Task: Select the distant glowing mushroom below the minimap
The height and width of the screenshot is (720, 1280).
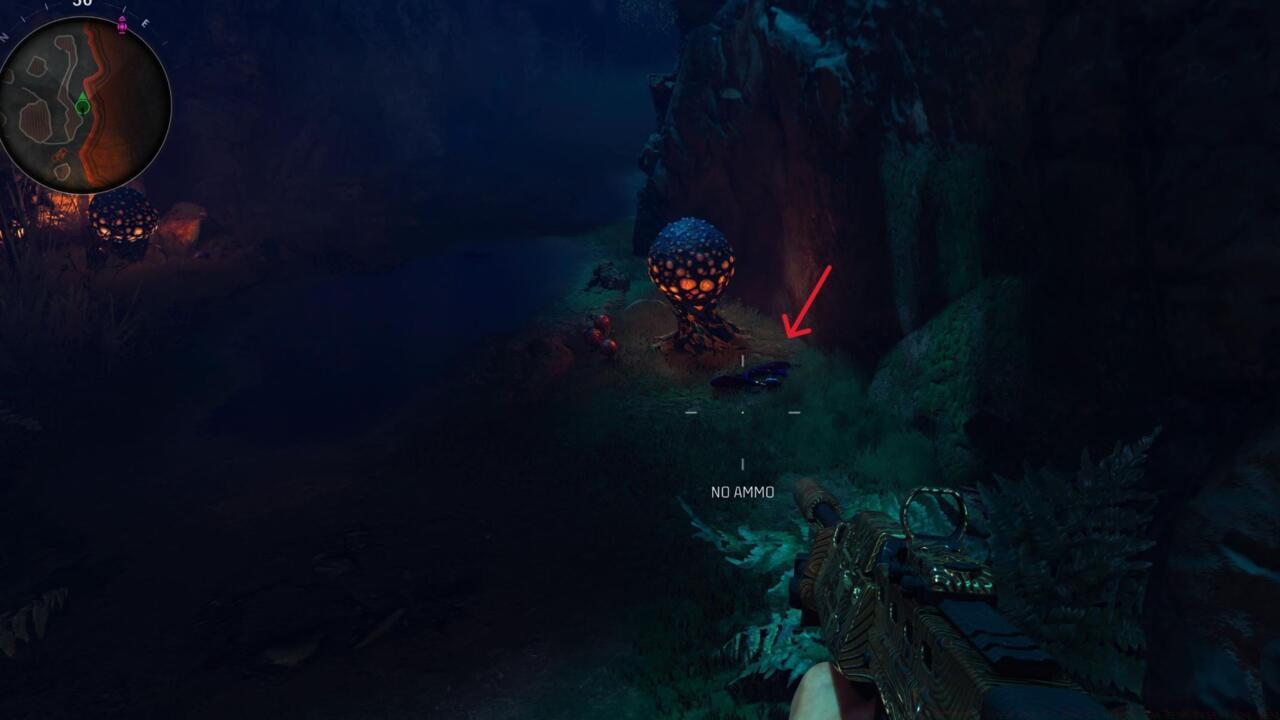Action: 123,222
